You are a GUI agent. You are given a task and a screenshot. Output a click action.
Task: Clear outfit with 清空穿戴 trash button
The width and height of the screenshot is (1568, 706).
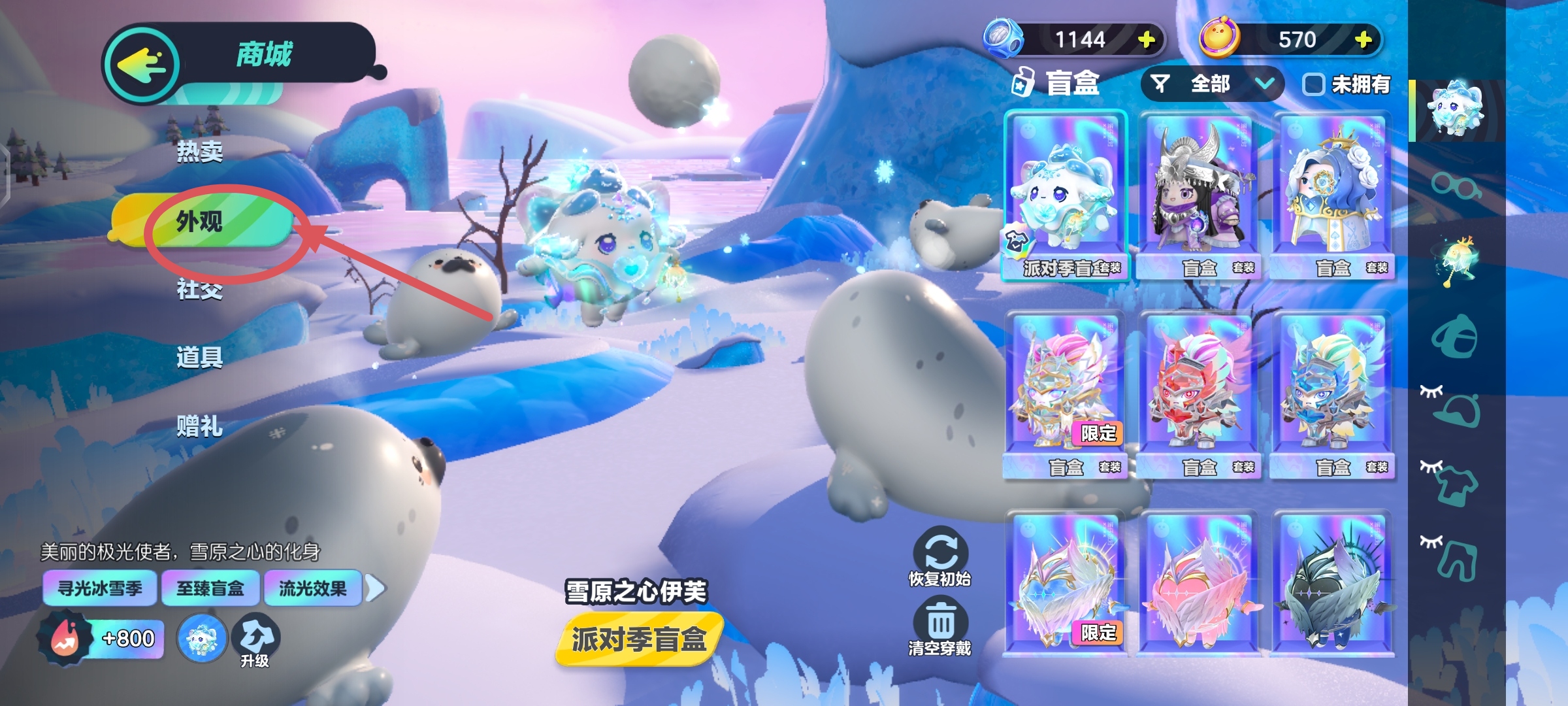tap(940, 628)
